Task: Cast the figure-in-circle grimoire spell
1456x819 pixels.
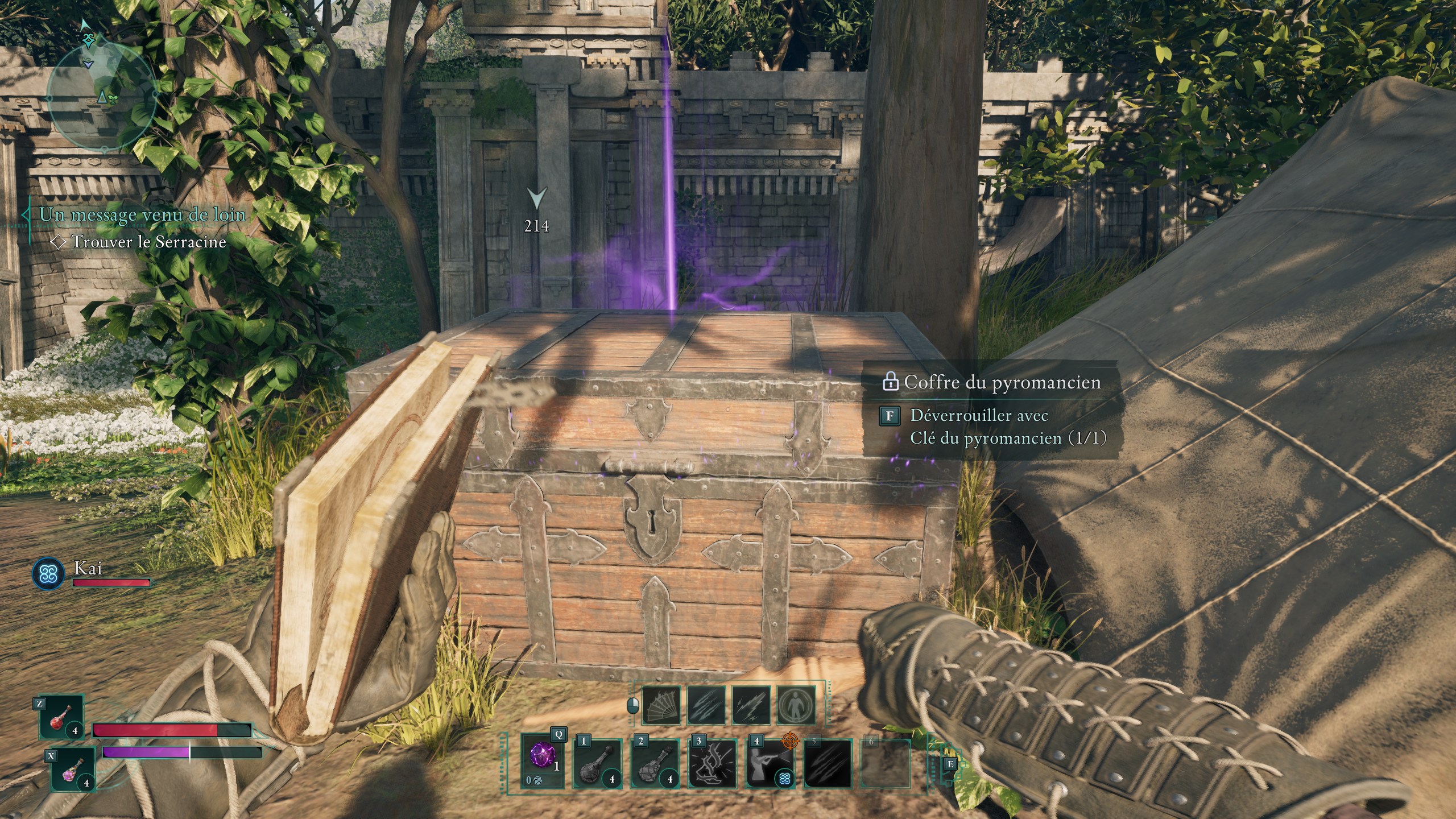Action: tap(796, 705)
